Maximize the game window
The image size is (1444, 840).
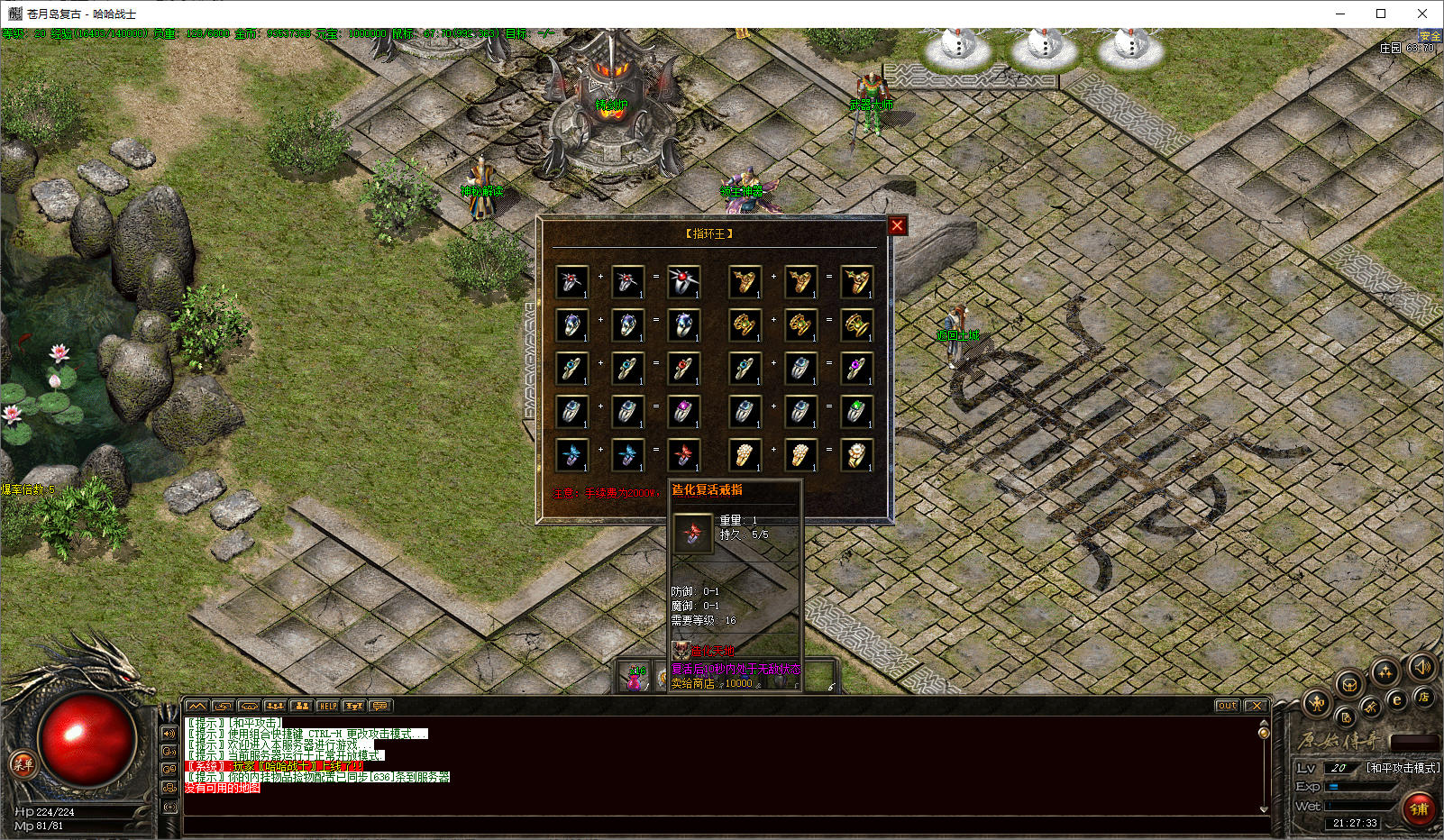(1381, 14)
